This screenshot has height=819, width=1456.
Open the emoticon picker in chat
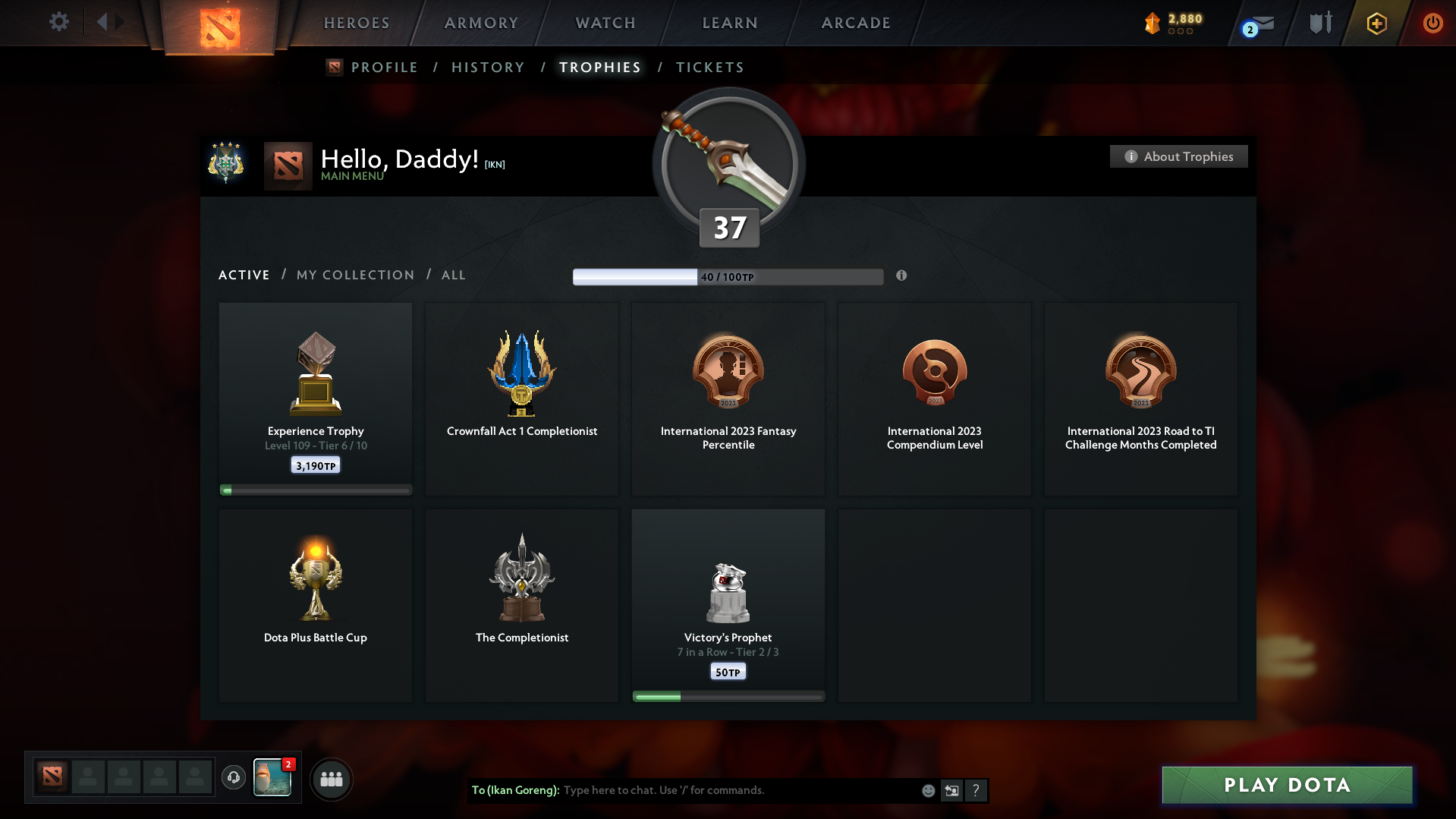(x=927, y=790)
